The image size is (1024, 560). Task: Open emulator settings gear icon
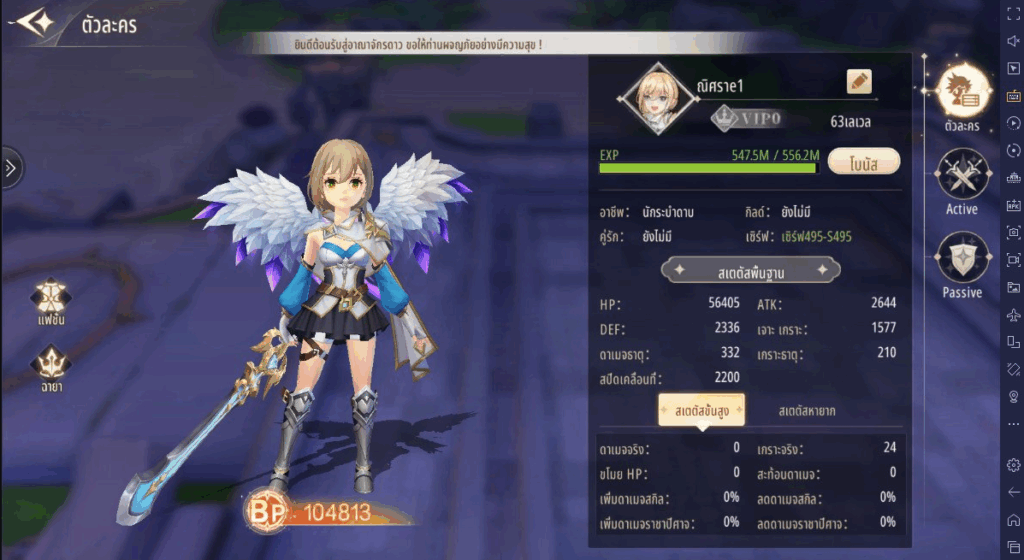tap(1013, 465)
